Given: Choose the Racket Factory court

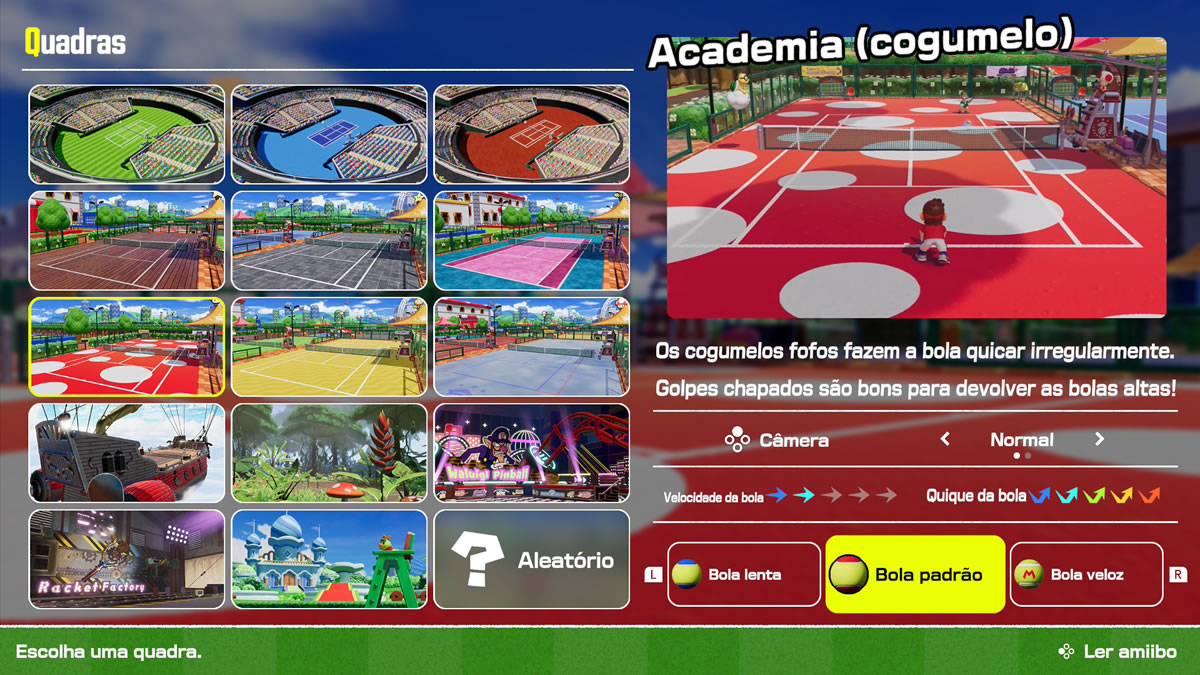Looking at the screenshot, I should point(127,559).
